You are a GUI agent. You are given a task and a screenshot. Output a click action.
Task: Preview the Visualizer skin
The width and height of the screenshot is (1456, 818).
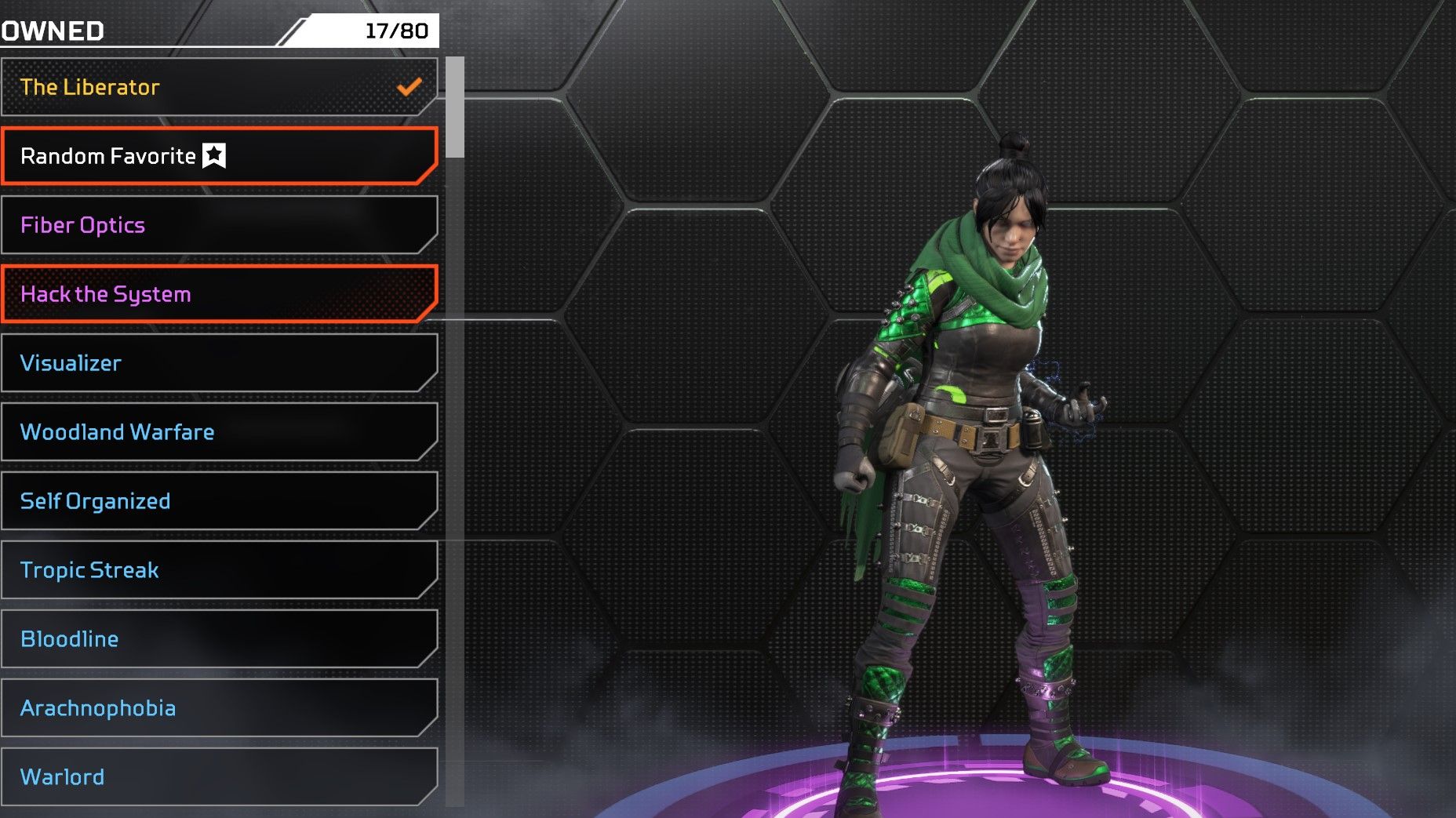(x=218, y=363)
